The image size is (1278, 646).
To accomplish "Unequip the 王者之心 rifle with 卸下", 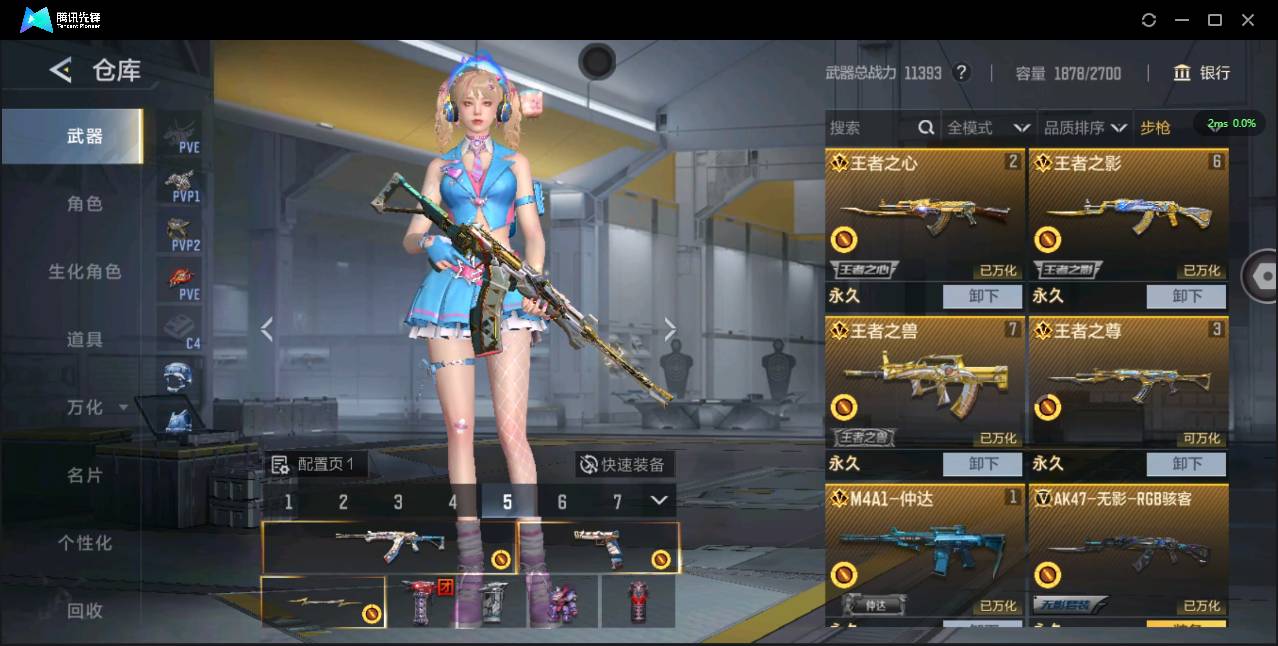I will click(983, 296).
